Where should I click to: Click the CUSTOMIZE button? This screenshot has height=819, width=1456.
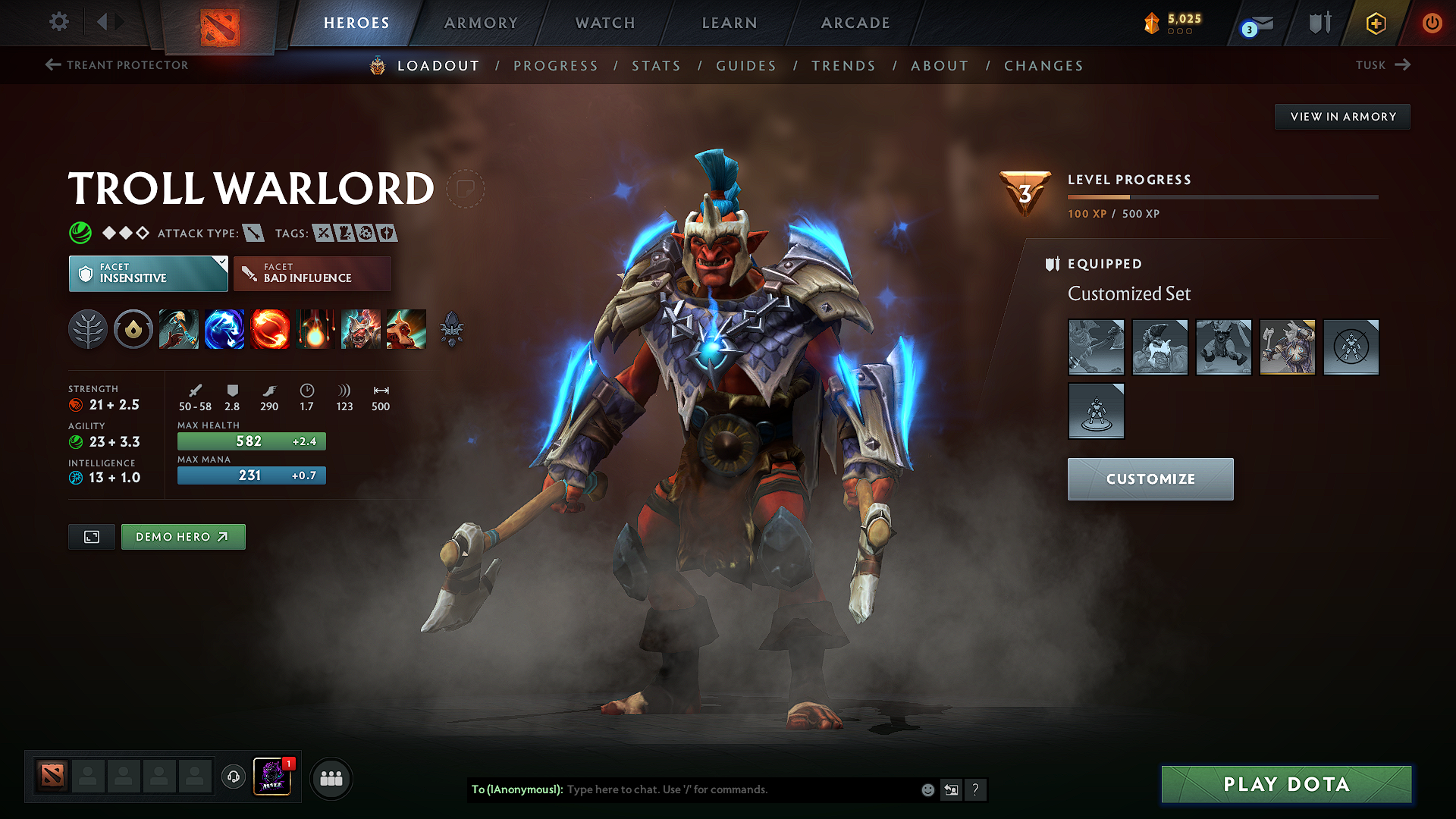tap(1150, 479)
